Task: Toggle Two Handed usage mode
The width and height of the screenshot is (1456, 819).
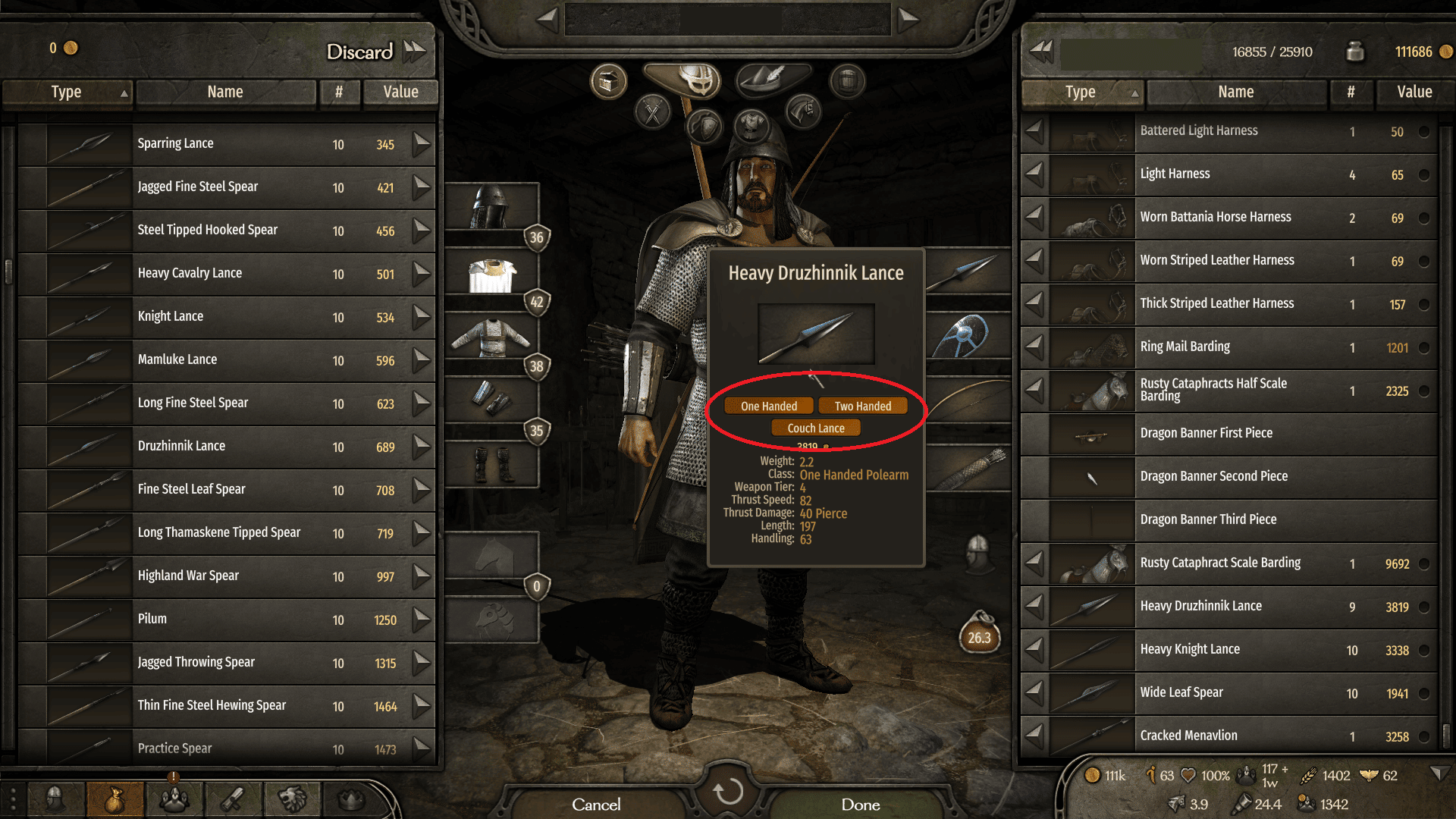Action: [x=862, y=406]
